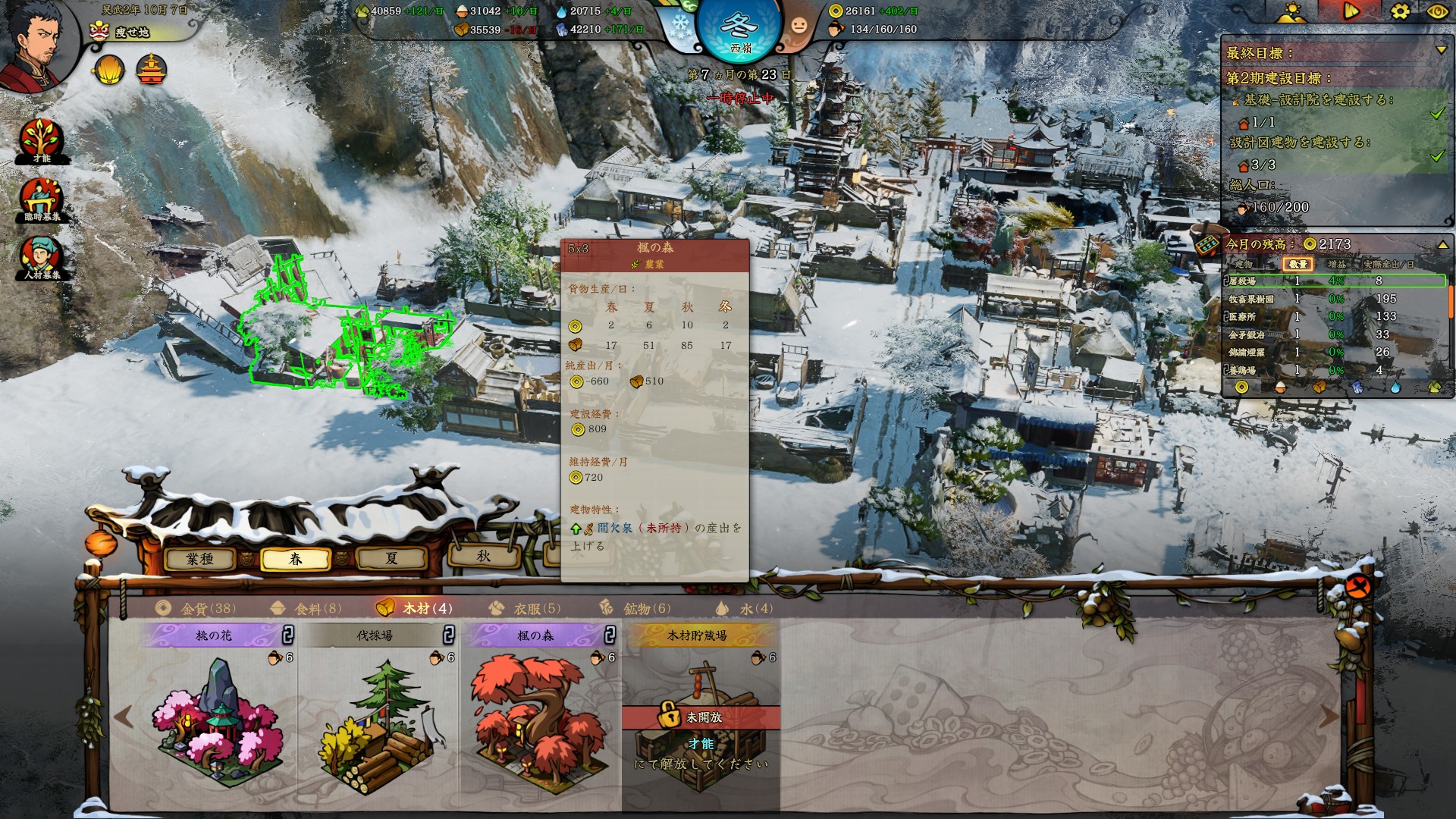Open the 才能 talent tree menu
The width and height of the screenshot is (1456, 819).
pyautogui.click(x=41, y=140)
